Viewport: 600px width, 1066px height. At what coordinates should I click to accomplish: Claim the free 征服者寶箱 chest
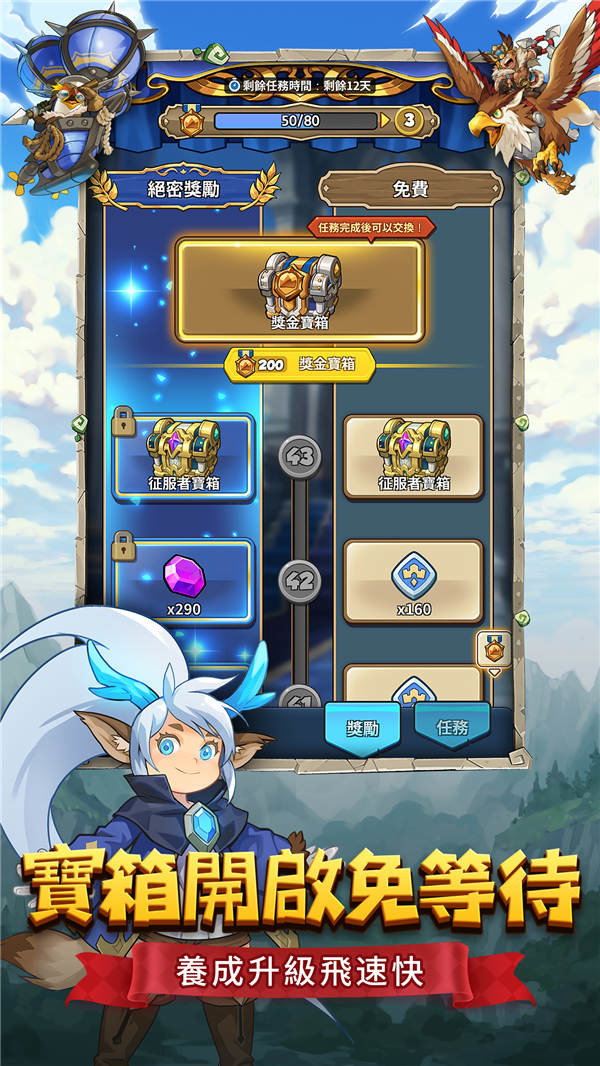tap(413, 456)
